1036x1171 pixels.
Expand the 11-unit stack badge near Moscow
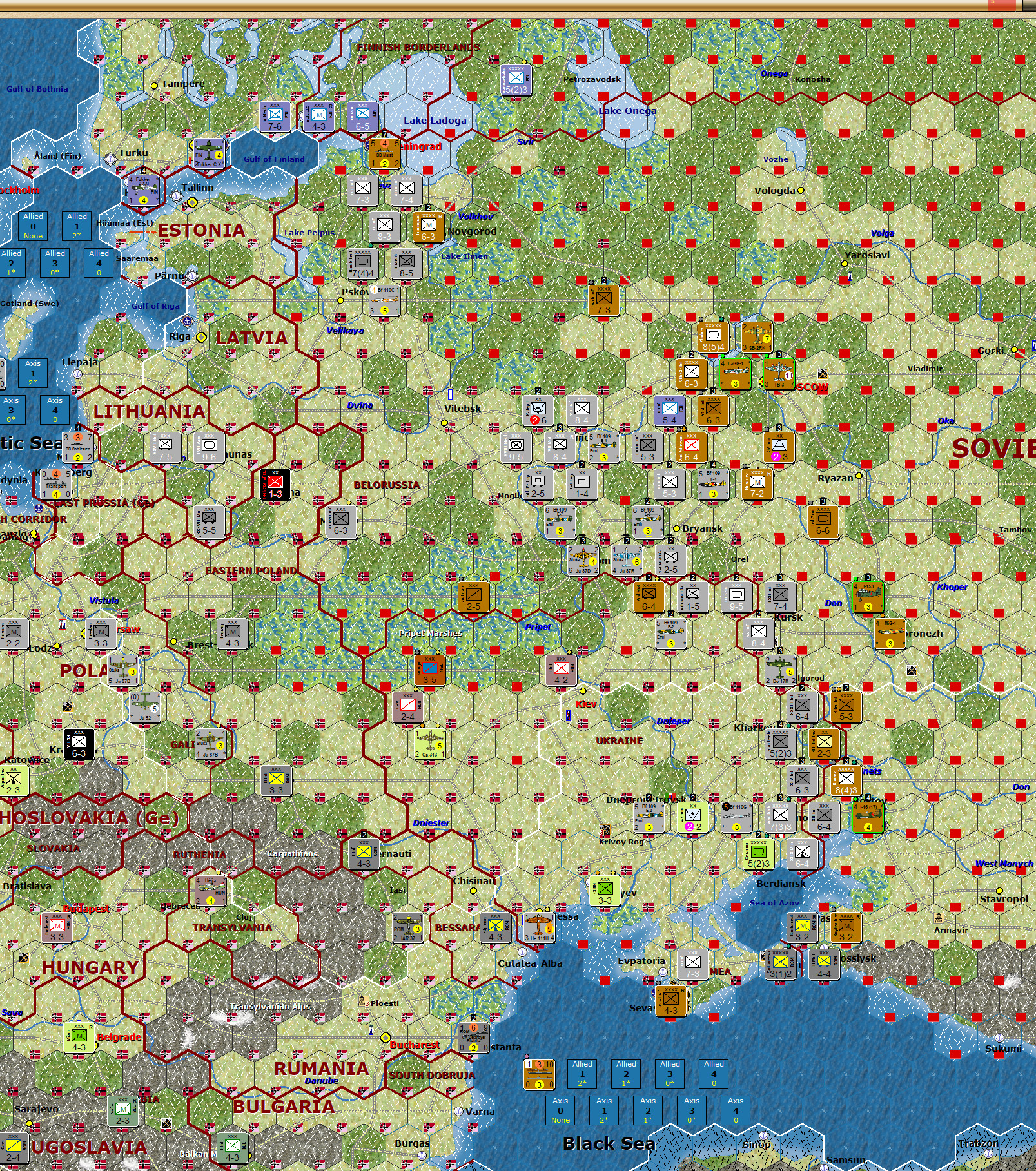click(x=788, y=376)
